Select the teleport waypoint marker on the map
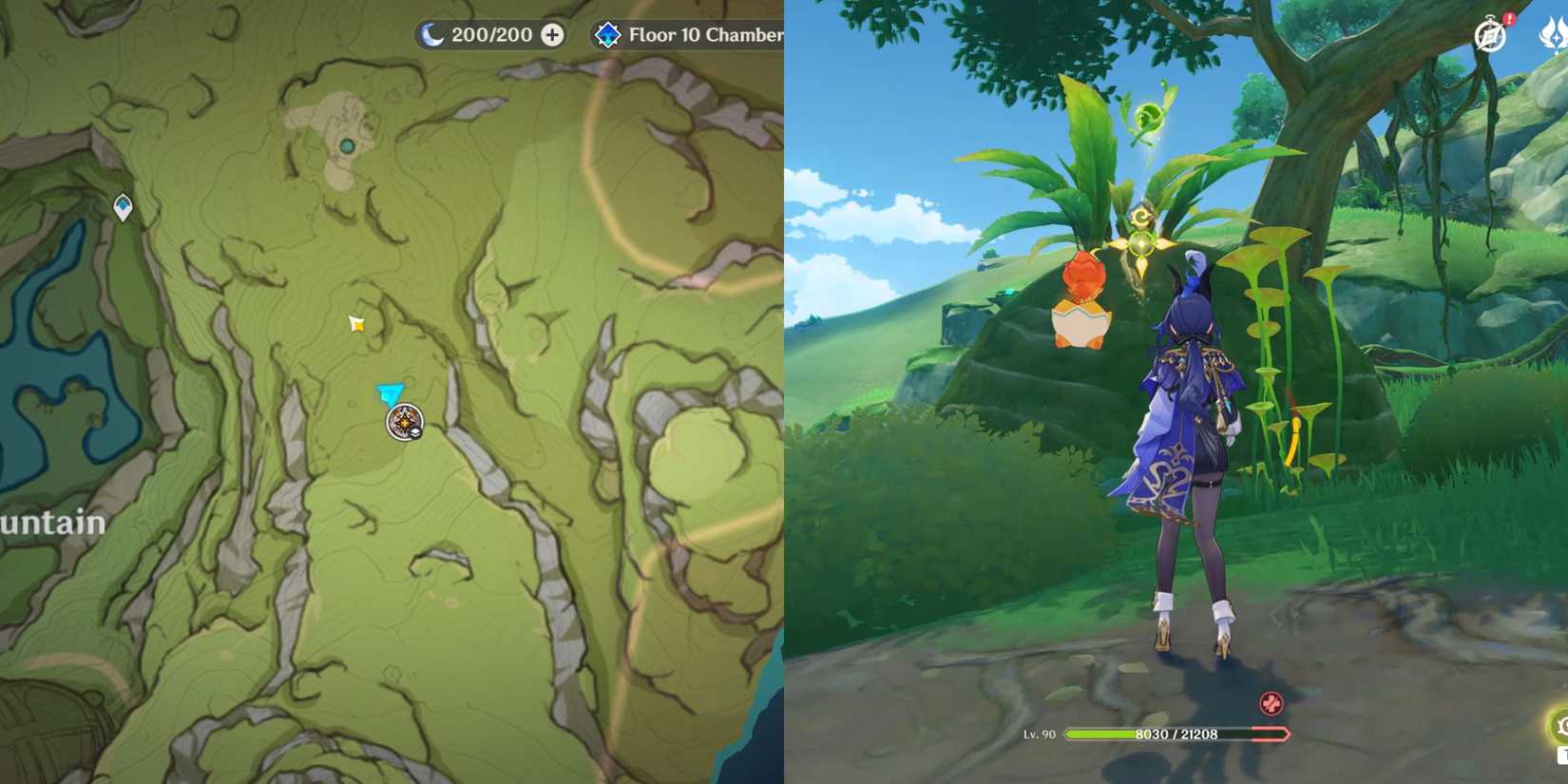This screenshot has height=784, width=1568. [121, 205]
